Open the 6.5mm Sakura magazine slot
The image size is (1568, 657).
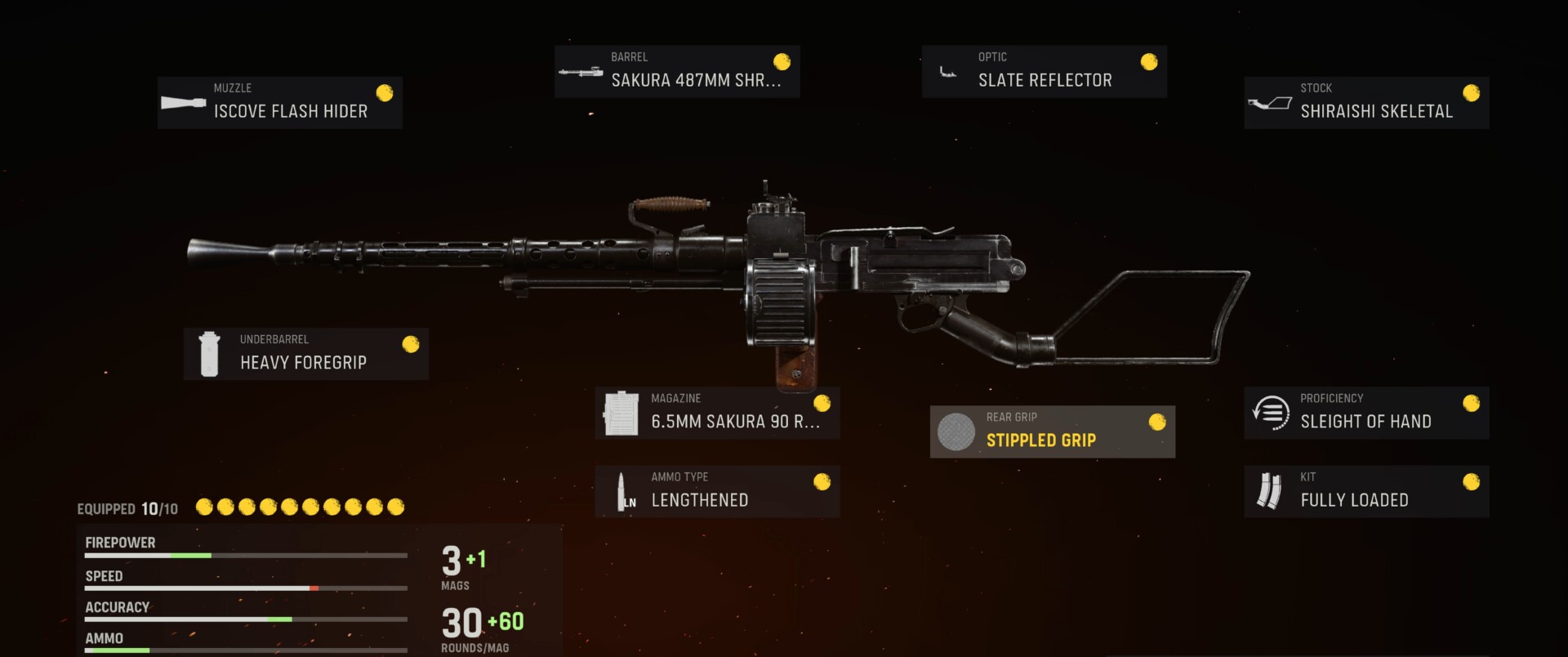(x=716, y=413)
